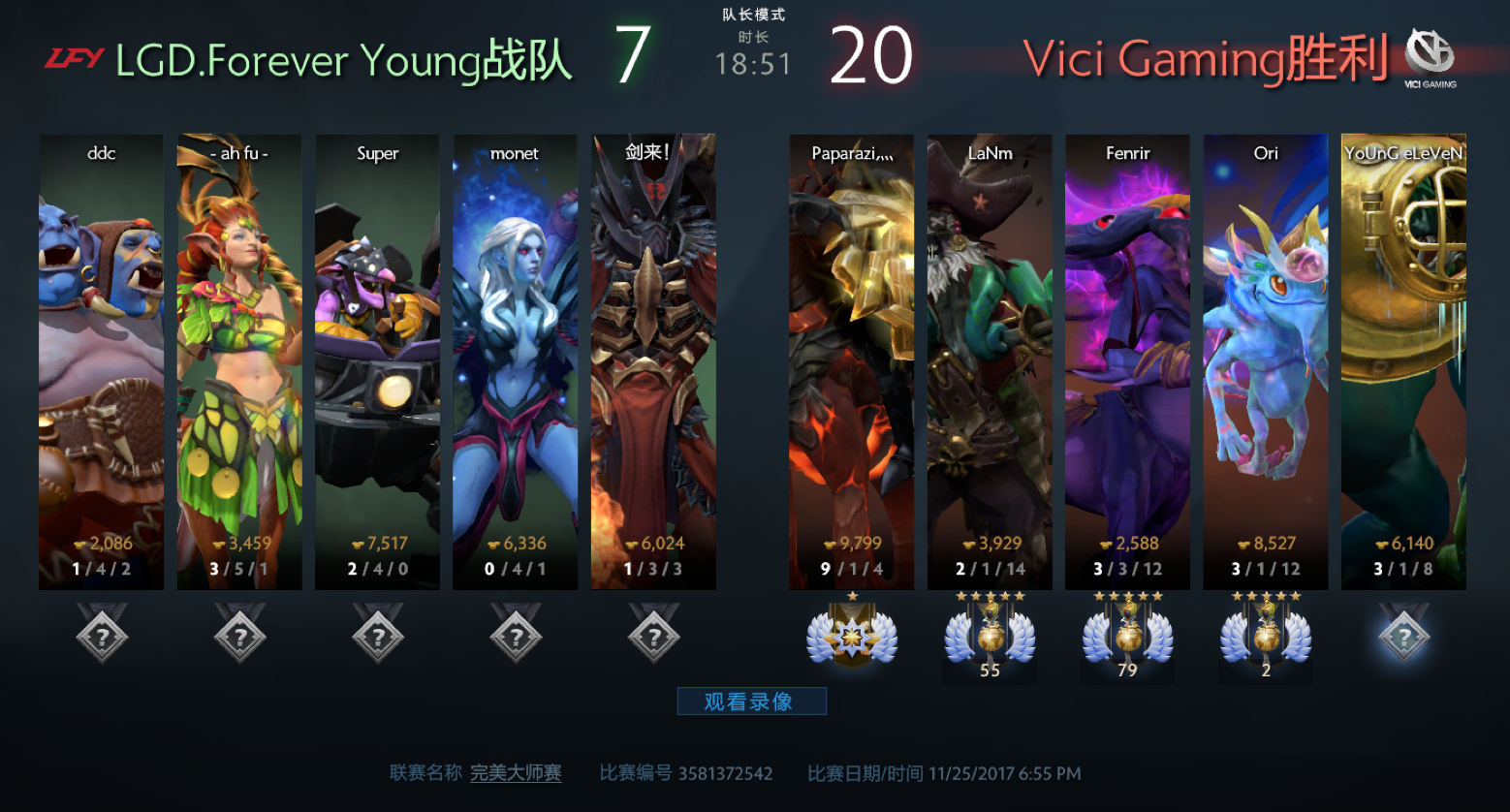Click the LFY team logo

pyautogui.click(x=74, y=59)
